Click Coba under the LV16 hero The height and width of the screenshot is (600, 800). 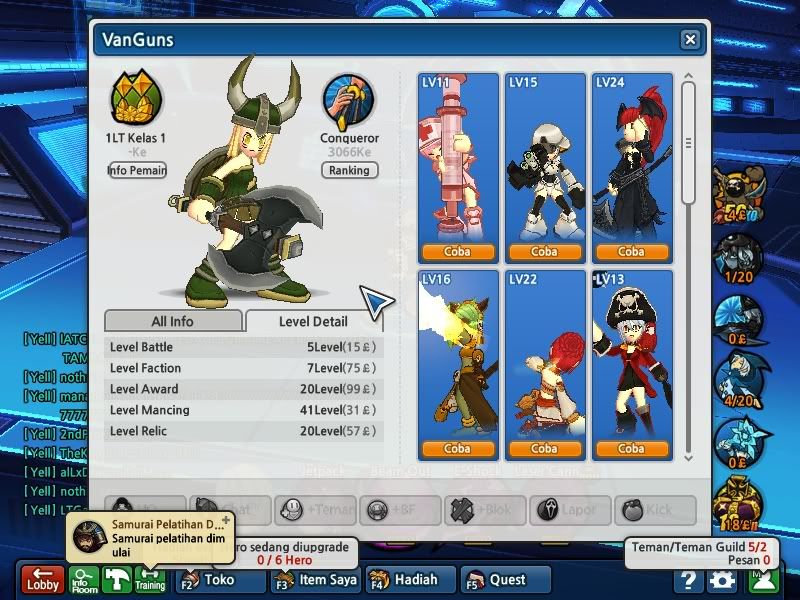(x=457, y=449)
